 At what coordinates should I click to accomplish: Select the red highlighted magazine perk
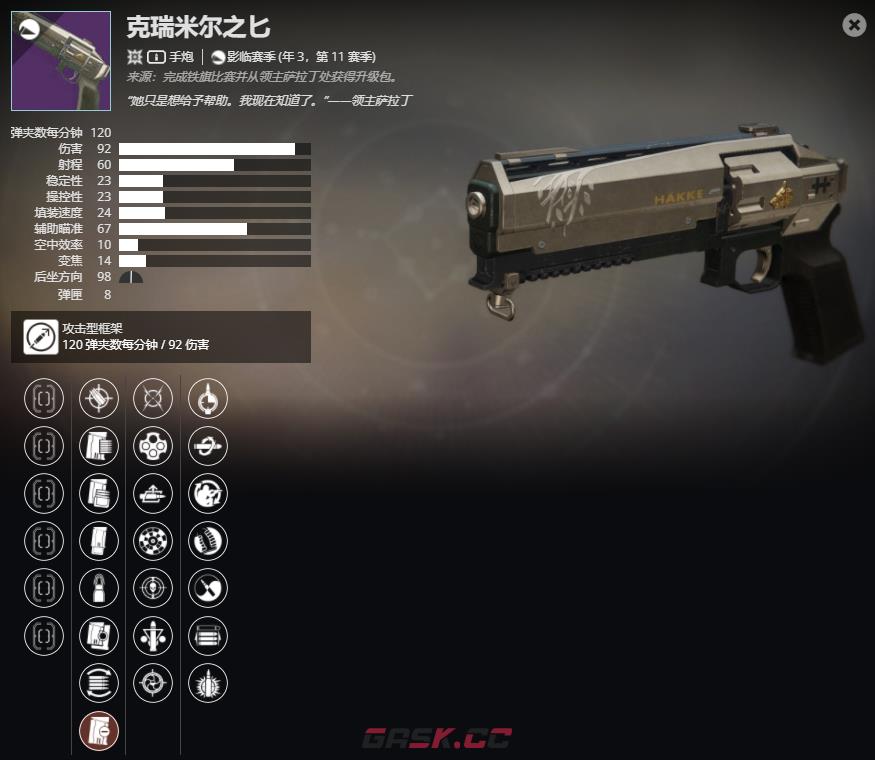coord(99,731)
